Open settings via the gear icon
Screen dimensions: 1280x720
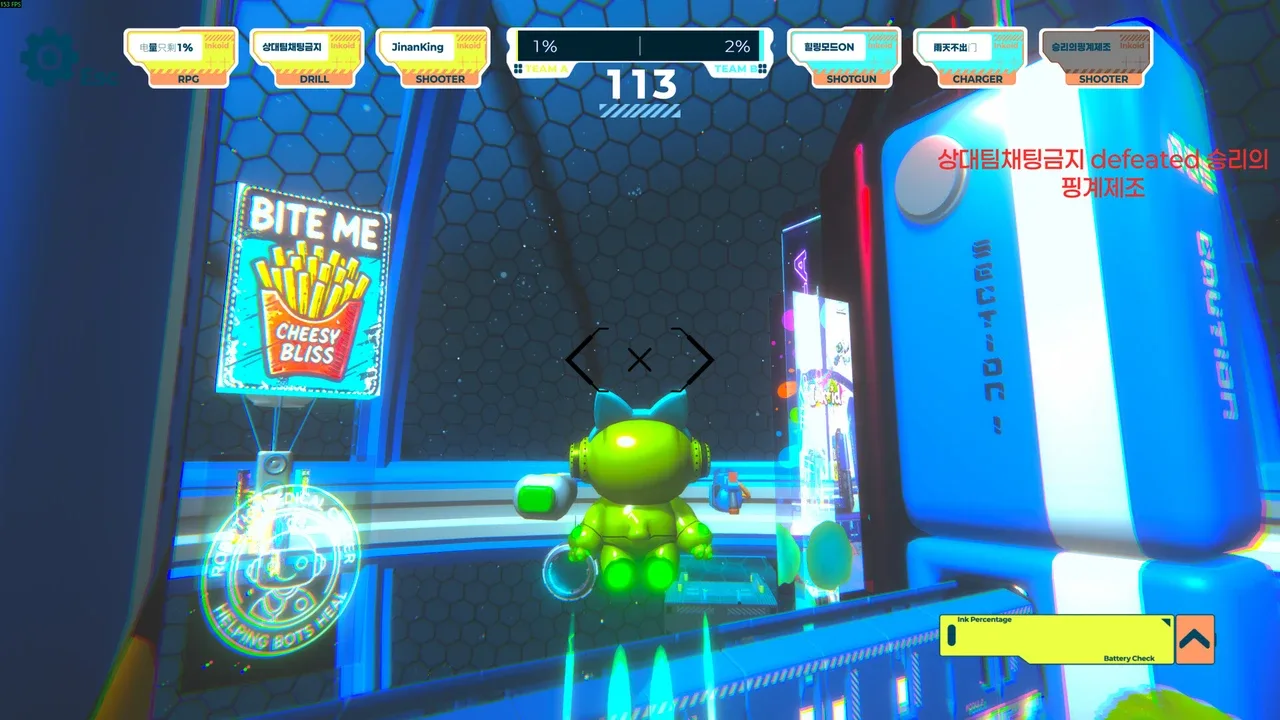(50, 58)
